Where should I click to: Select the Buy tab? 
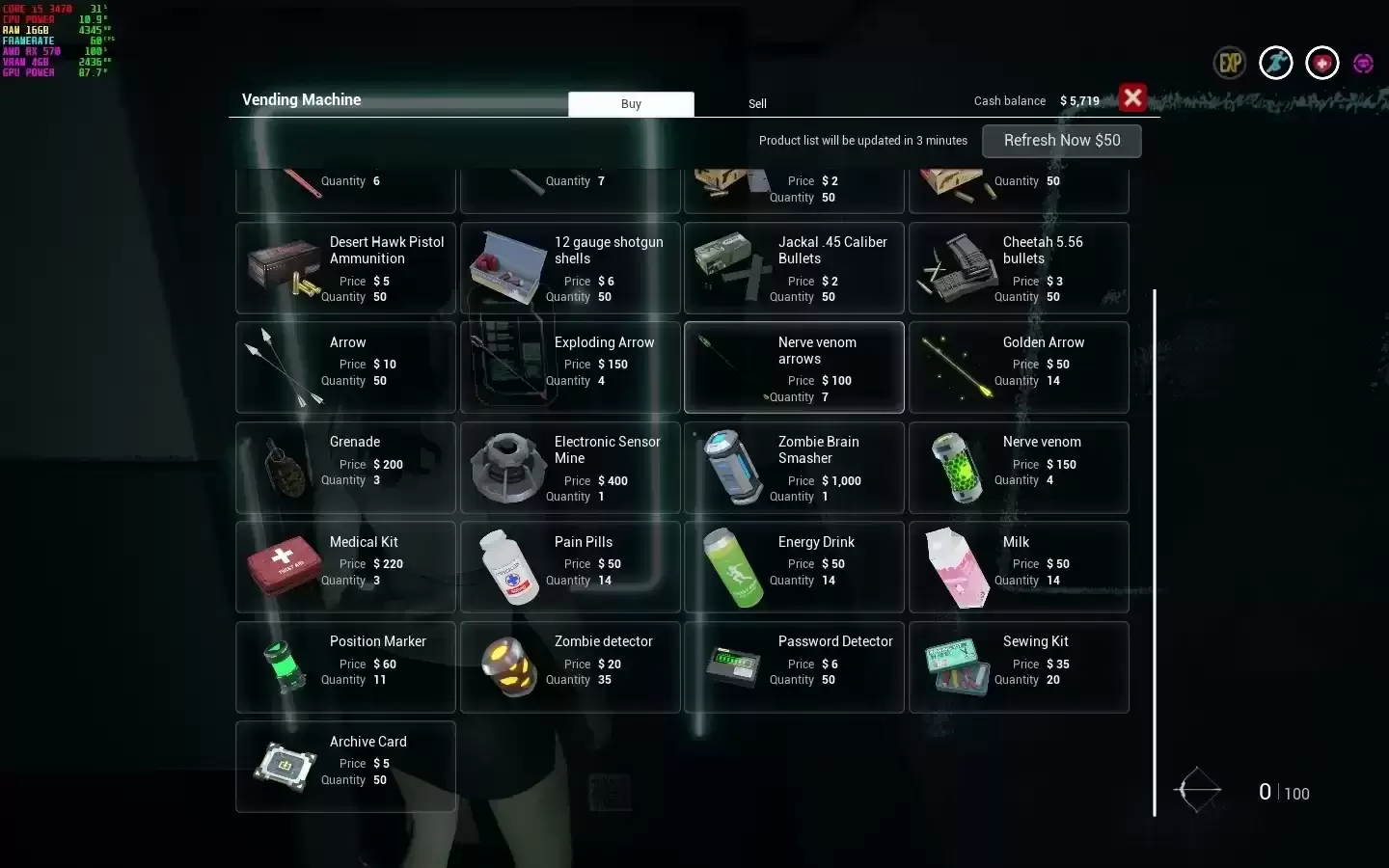(x=631, y=104)
